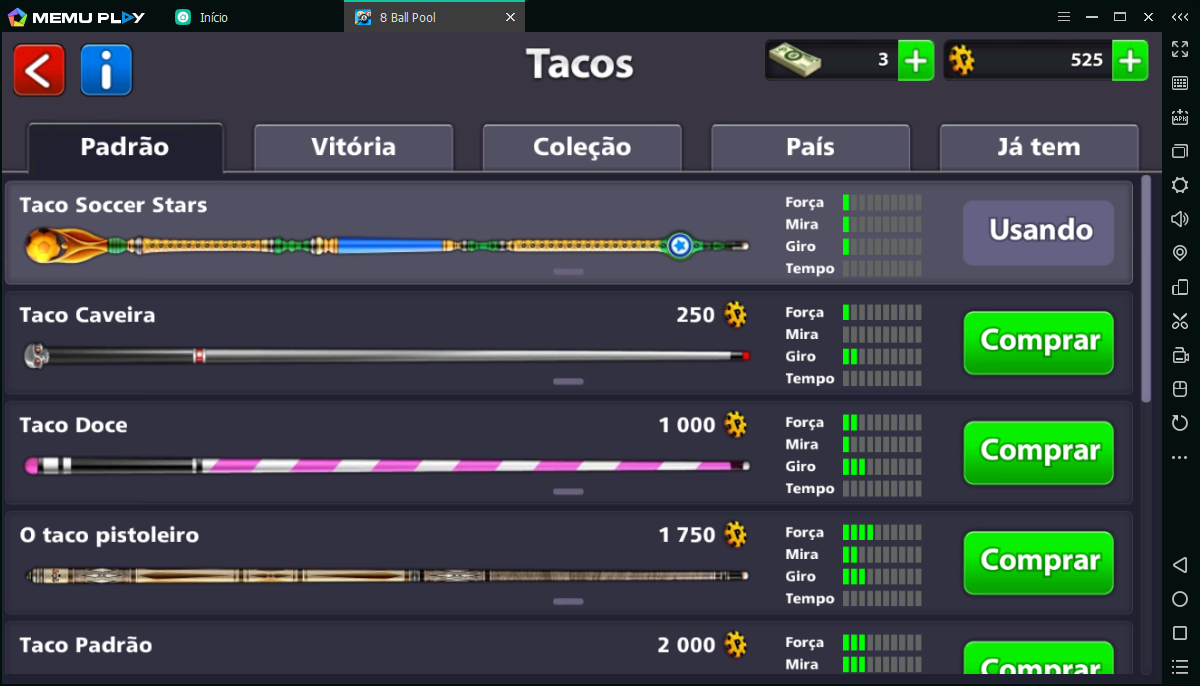This screenshot has width=1200, height=686.
Task: Choose the Taco Caveira skull cue image
Action: point(385,356)
